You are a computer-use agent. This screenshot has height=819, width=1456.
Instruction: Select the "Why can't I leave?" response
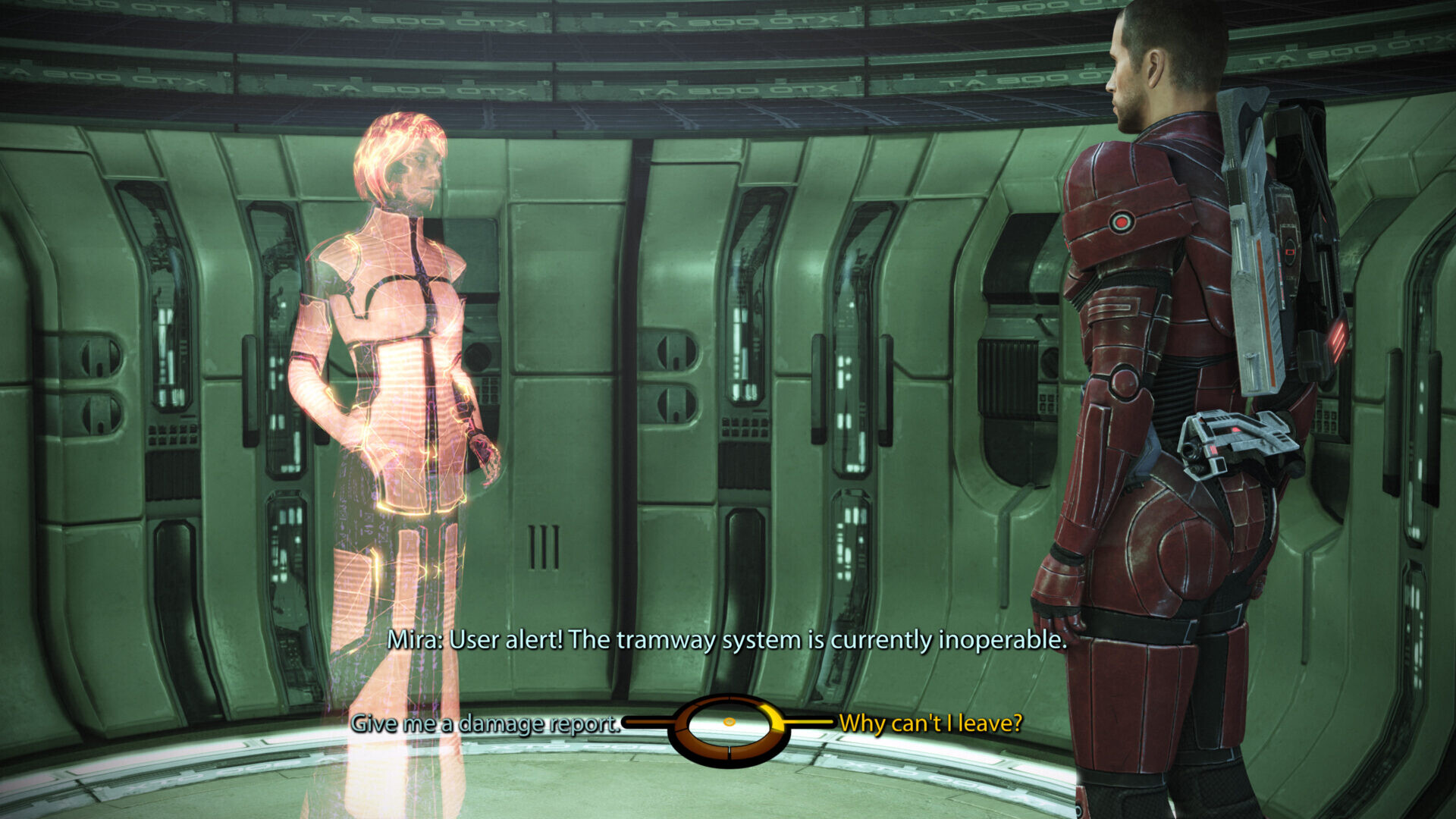[930, 723]
